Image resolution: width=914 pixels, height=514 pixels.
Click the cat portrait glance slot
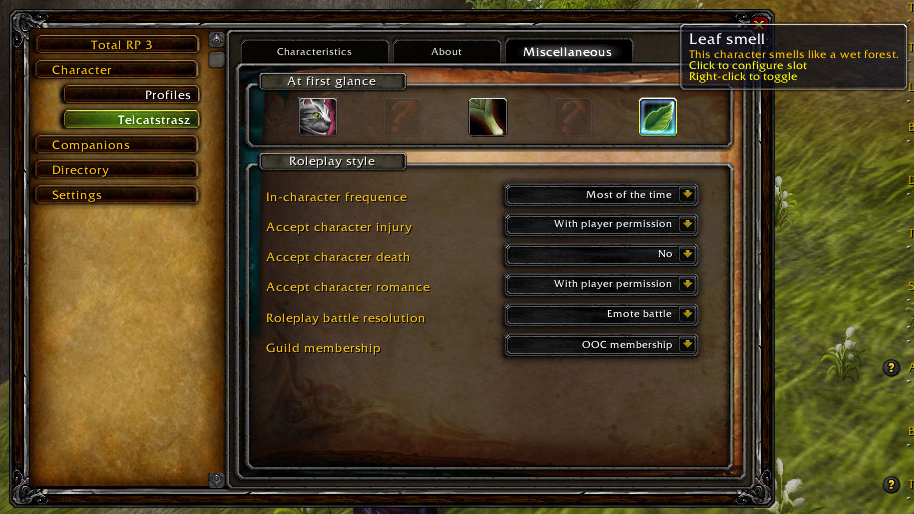(318, 117)
